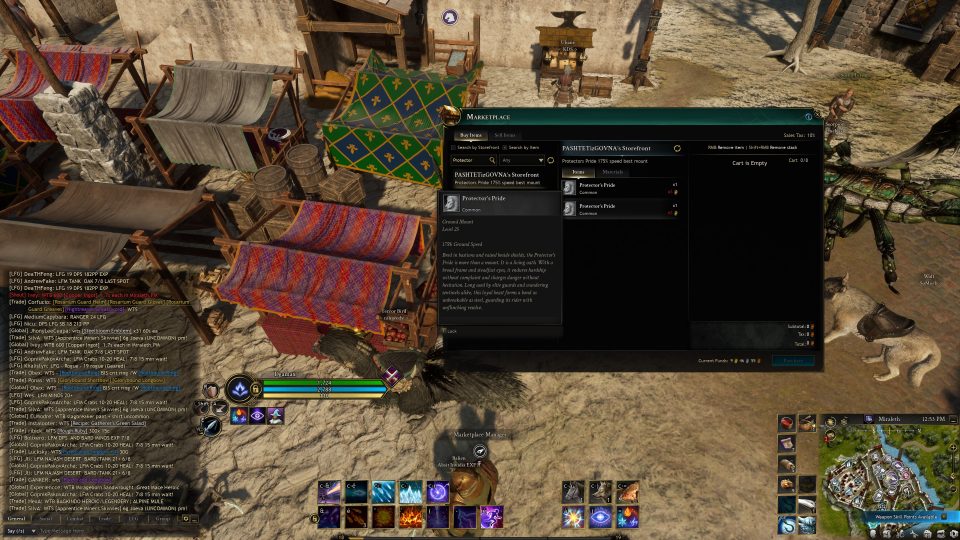This screenshot has width=960, height=540.
Task: Select the first Protector's Pride listing
Action: click(x=620, y=188)
